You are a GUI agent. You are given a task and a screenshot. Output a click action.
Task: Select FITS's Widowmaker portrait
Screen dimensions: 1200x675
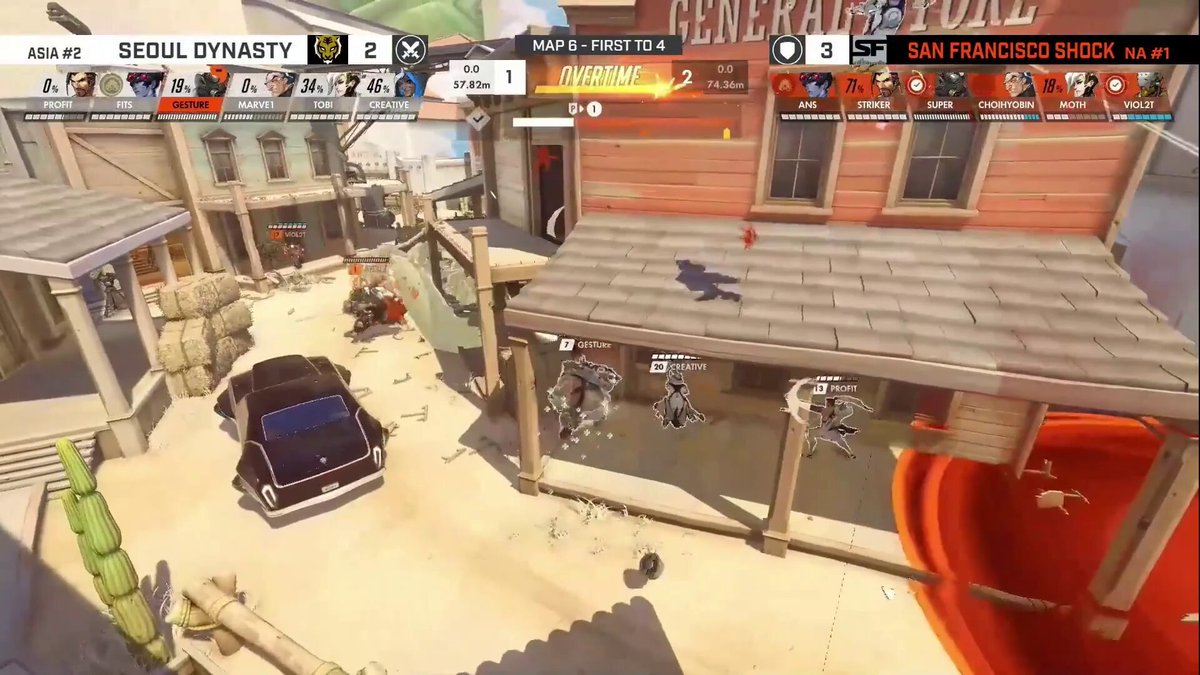(x=145, y=85)
